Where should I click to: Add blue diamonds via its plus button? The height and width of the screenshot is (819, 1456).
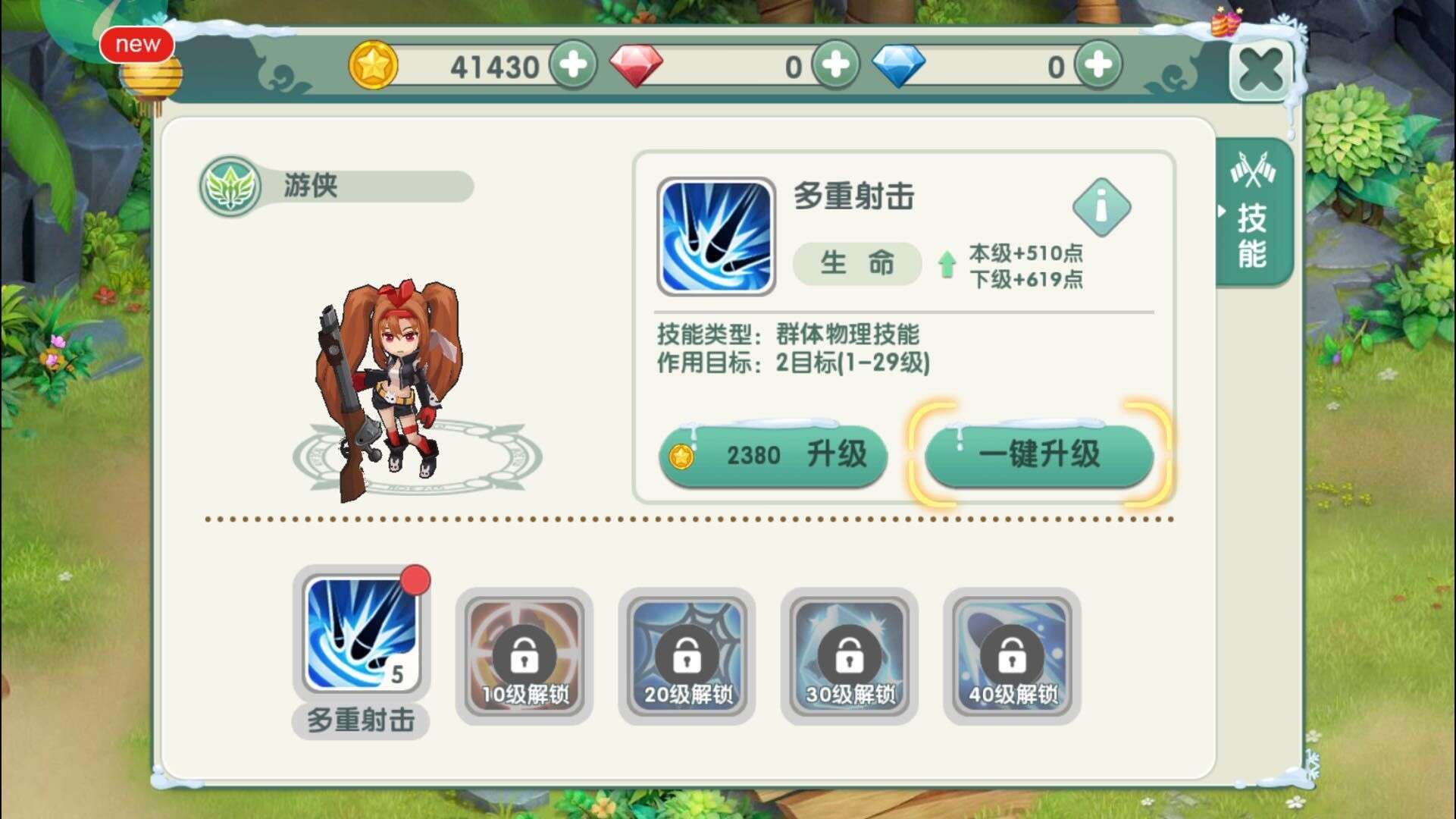1098,64
